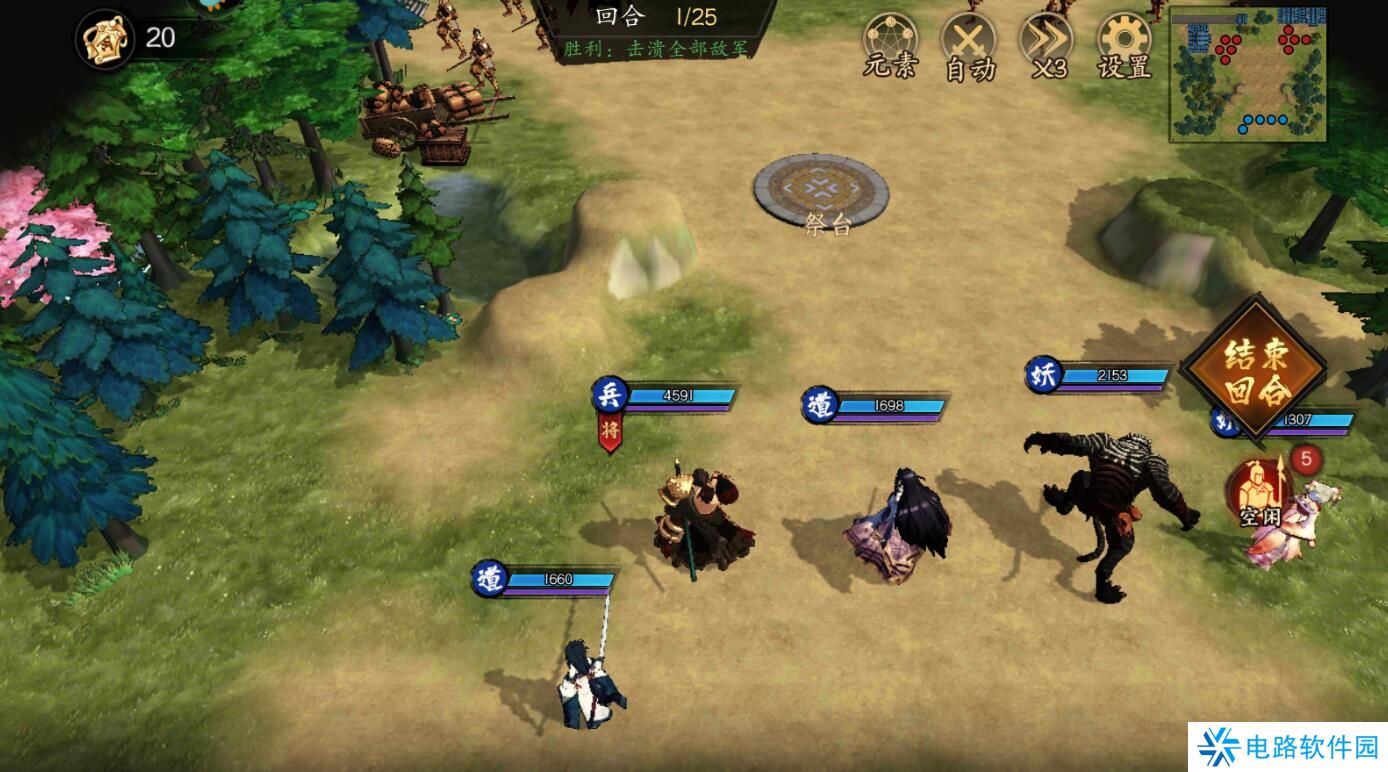Select the 道 unit with 1698 HP
Viewport: 1388px width, 772px height.
point(897,527)
